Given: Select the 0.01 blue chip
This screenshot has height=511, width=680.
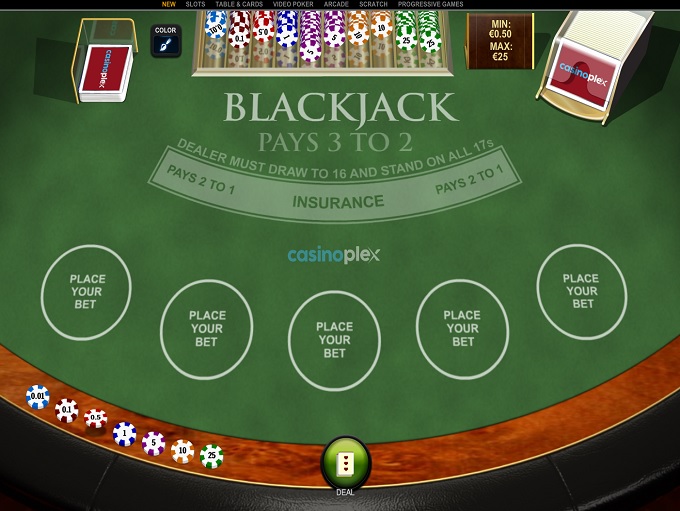Looking at the screenshot, I should [38, 397].
